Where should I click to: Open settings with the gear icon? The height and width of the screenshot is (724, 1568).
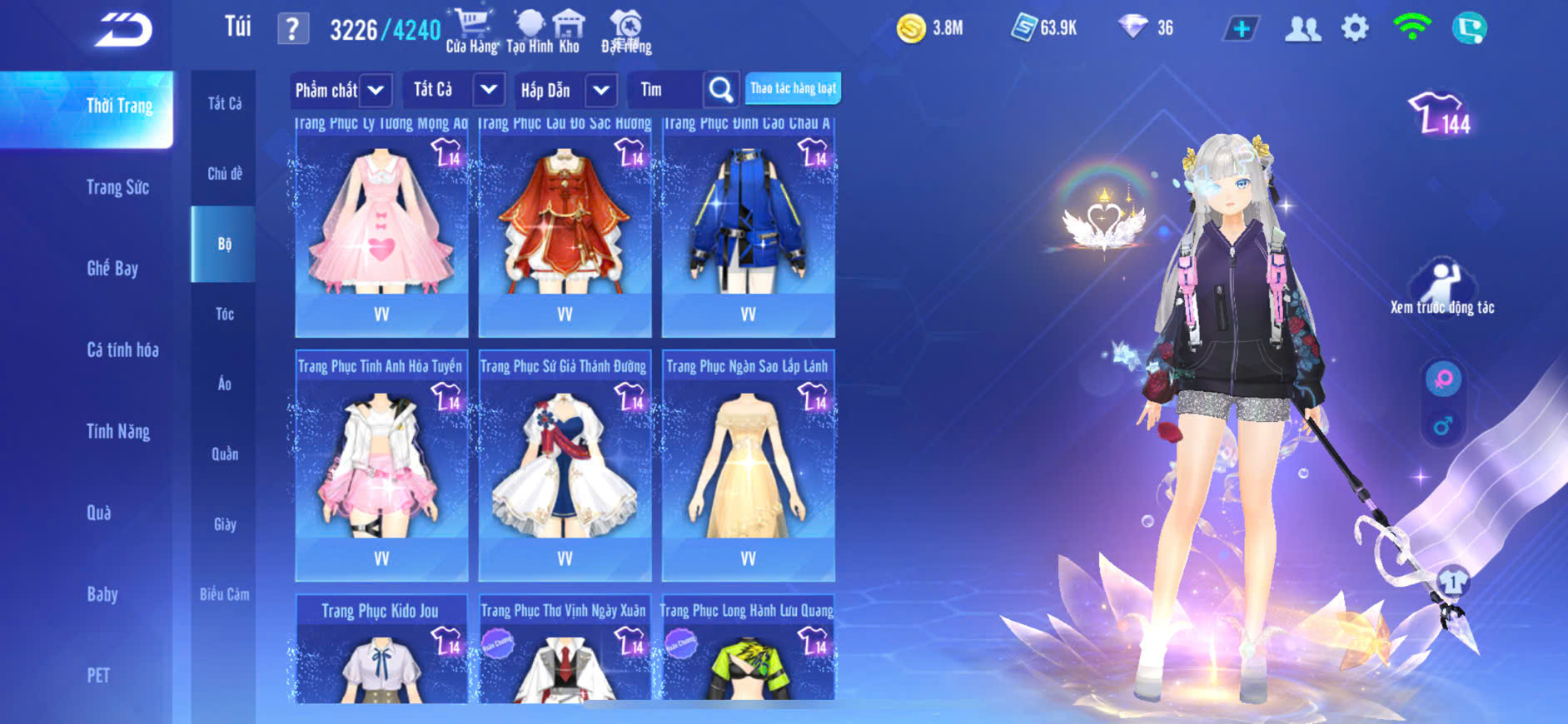coord(1355,28)
